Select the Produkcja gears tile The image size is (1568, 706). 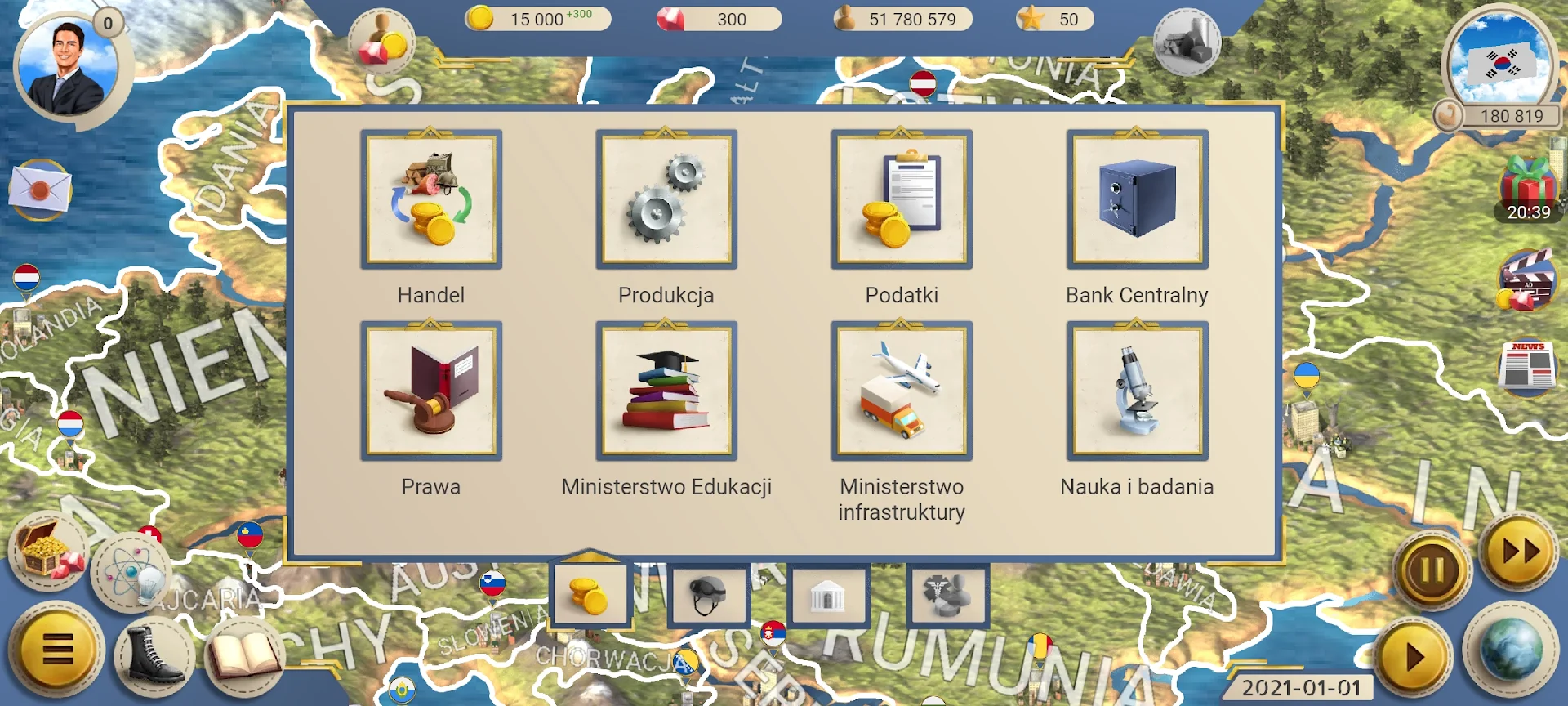pos(666,200)
